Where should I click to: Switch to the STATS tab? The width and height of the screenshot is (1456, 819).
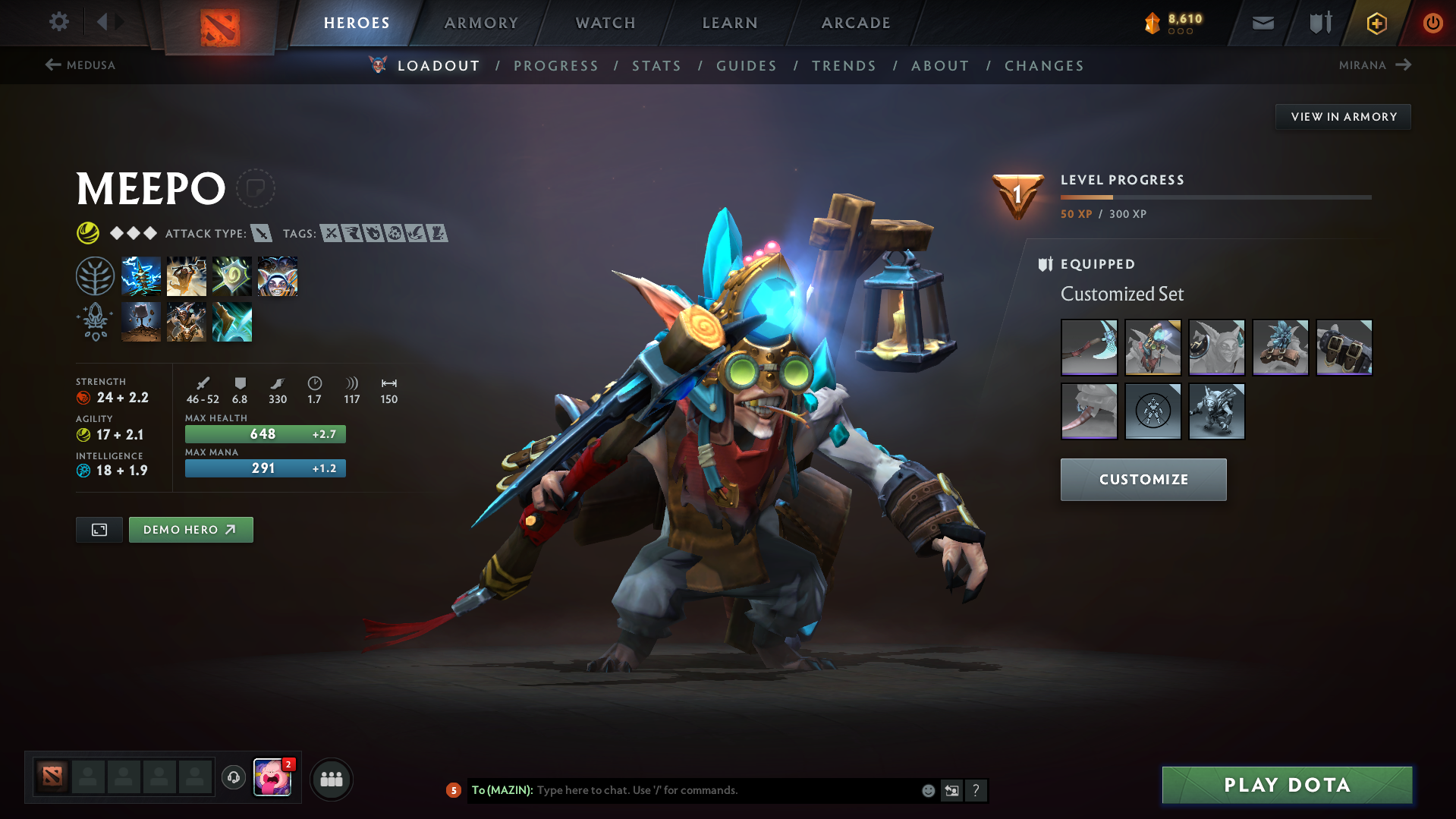656,66
